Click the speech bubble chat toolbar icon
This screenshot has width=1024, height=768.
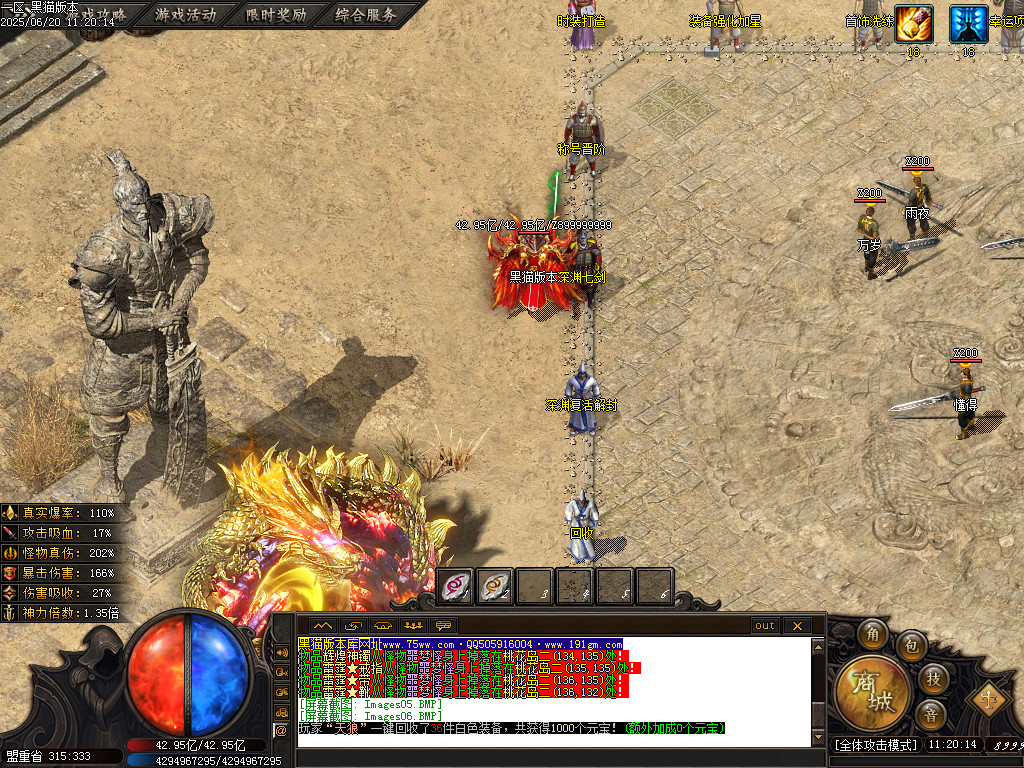coord(444,626)
